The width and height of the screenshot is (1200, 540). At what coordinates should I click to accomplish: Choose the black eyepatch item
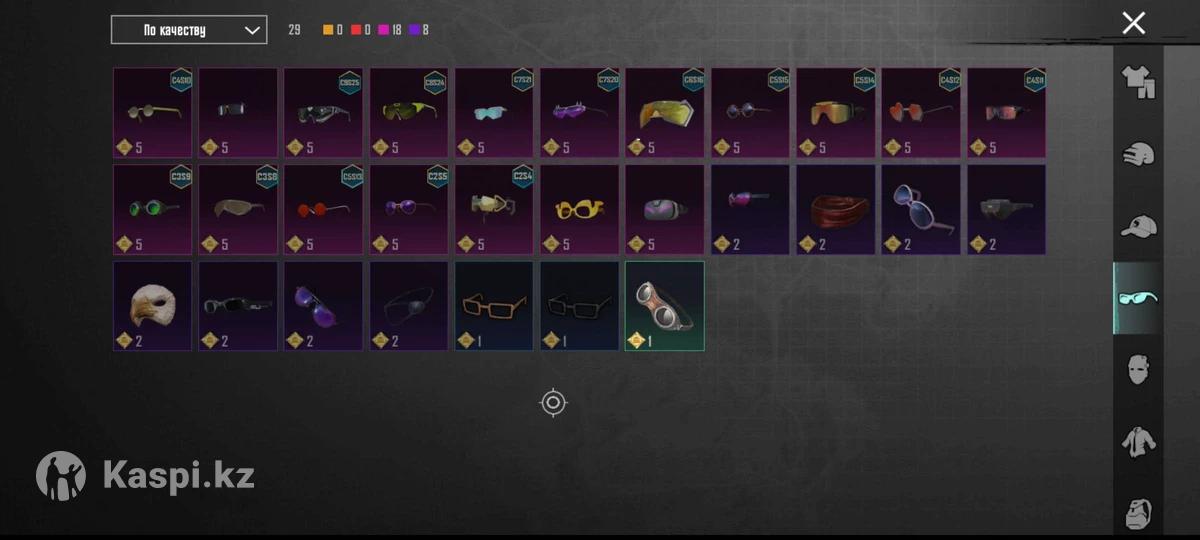[409, 305]
